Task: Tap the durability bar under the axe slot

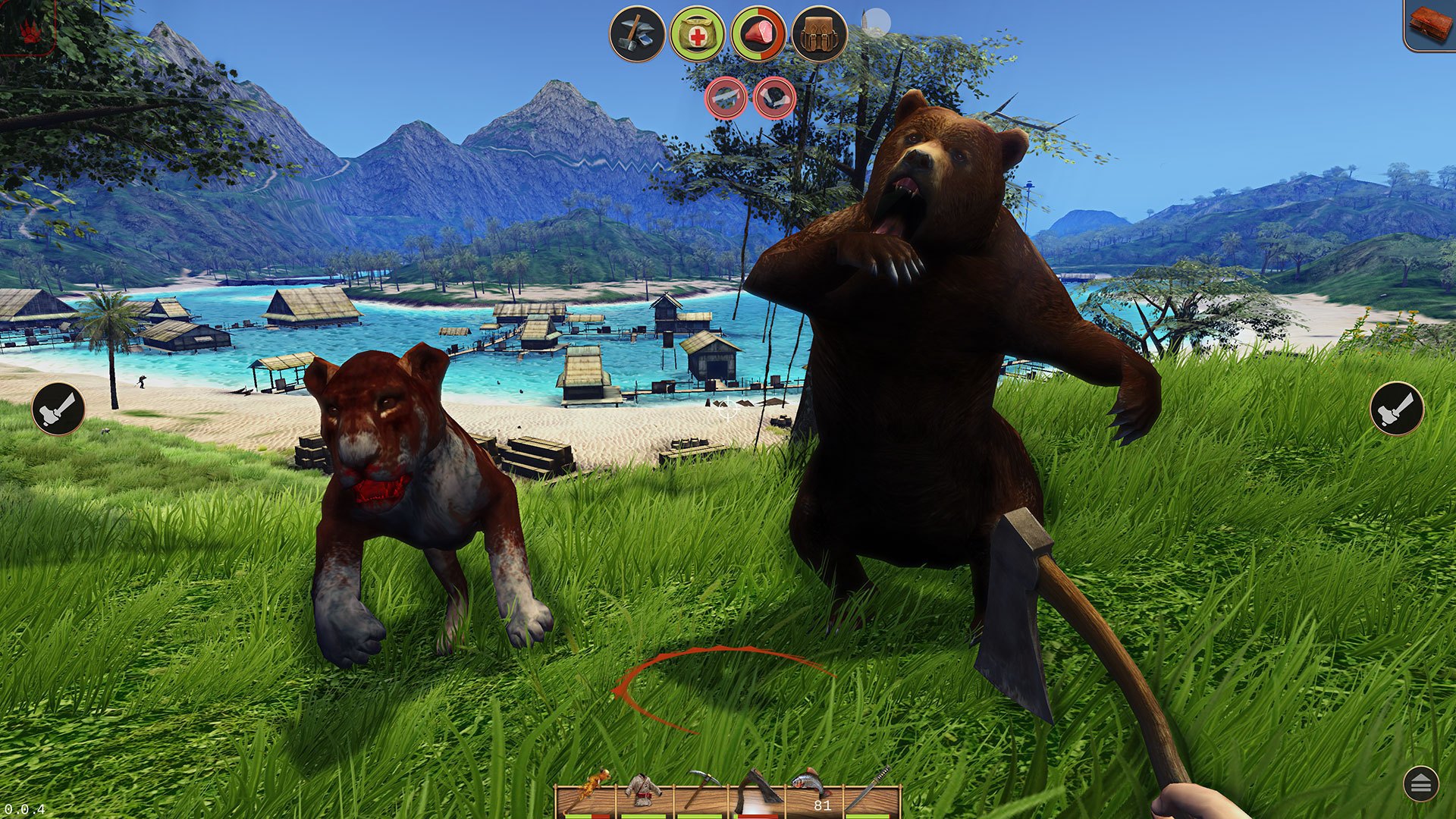Action: (x=757, y=816)
